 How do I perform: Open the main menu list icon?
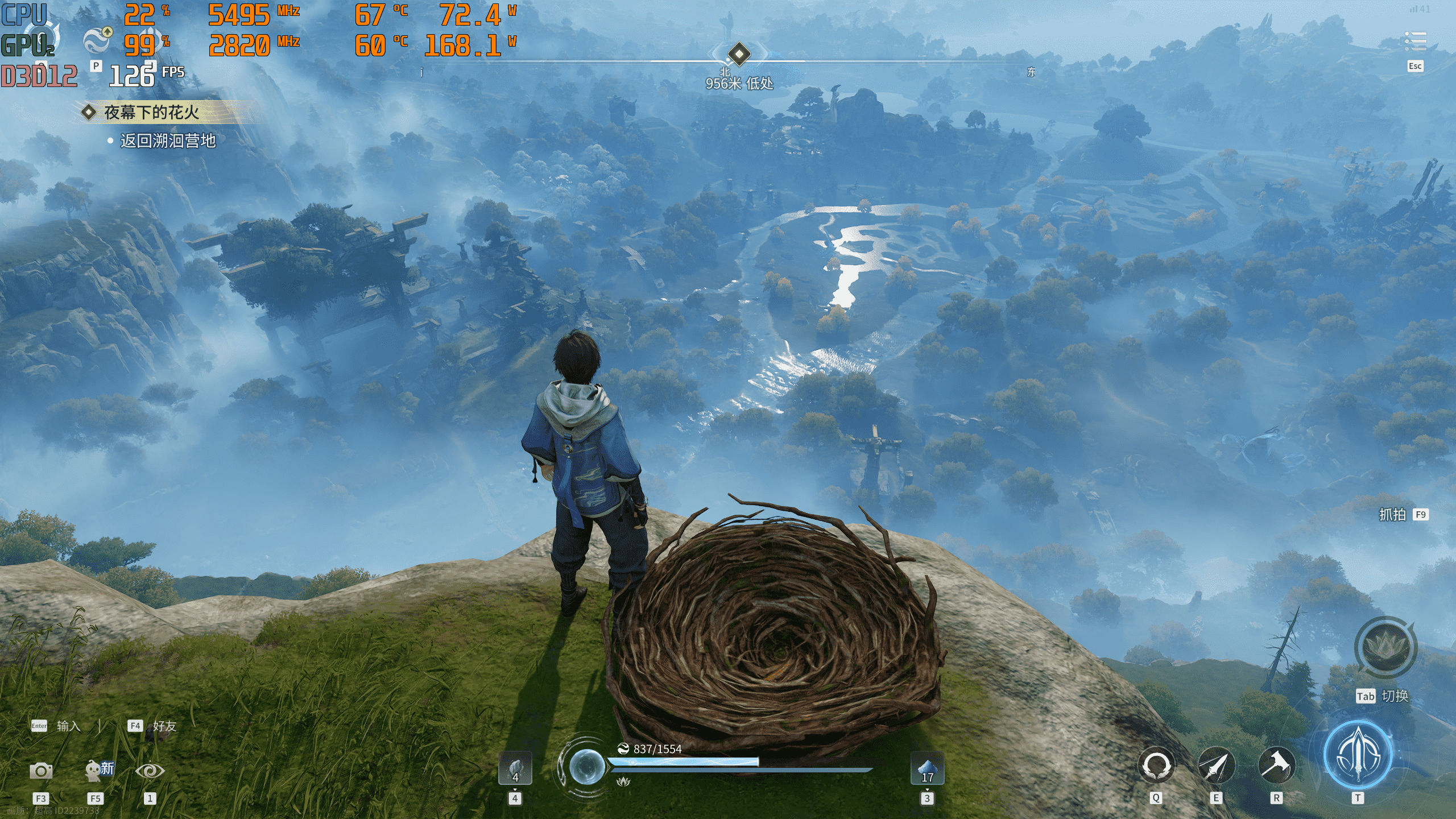(x=1415, y=42)
